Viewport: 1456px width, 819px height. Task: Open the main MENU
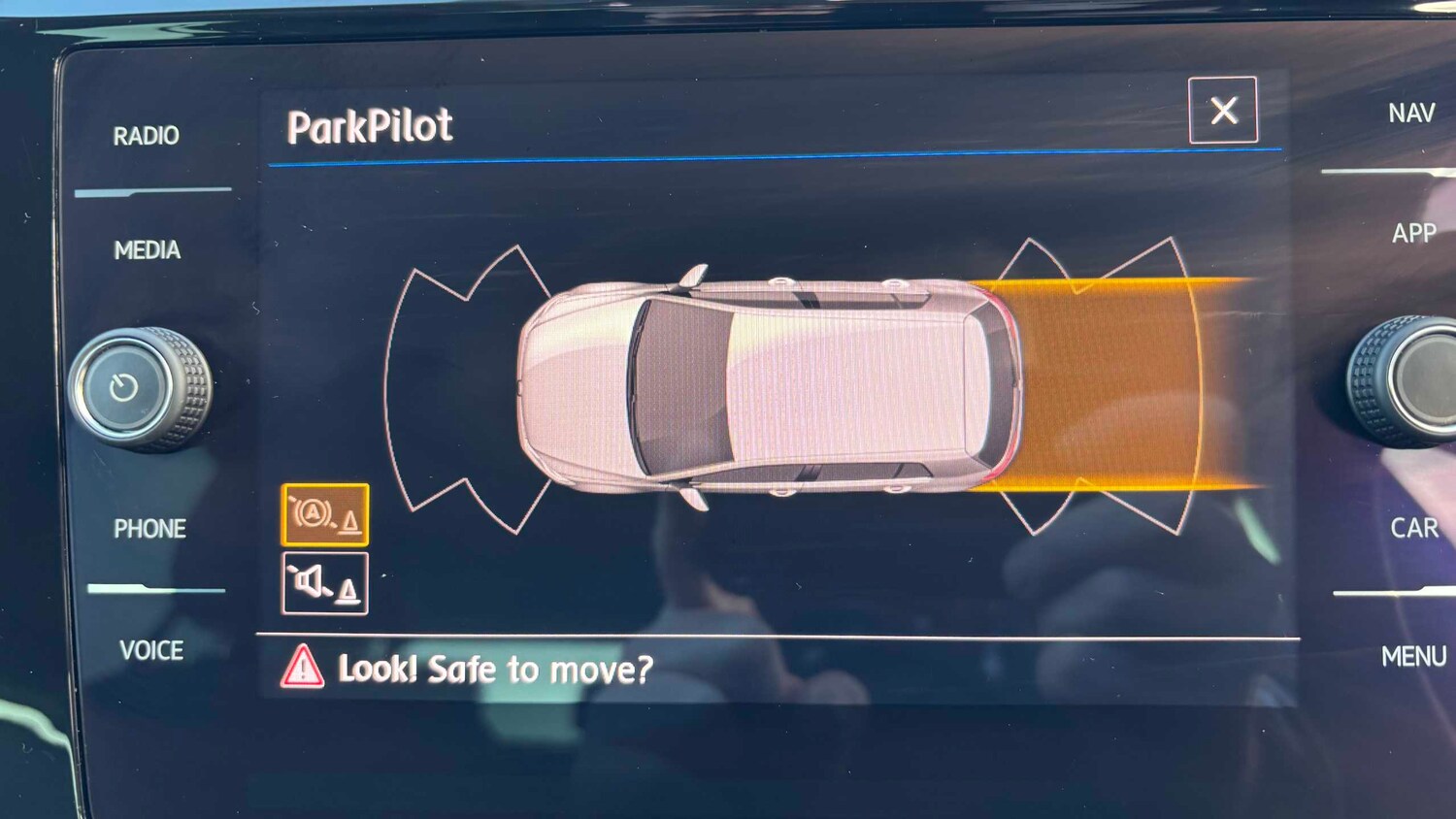coord(1413,657)
